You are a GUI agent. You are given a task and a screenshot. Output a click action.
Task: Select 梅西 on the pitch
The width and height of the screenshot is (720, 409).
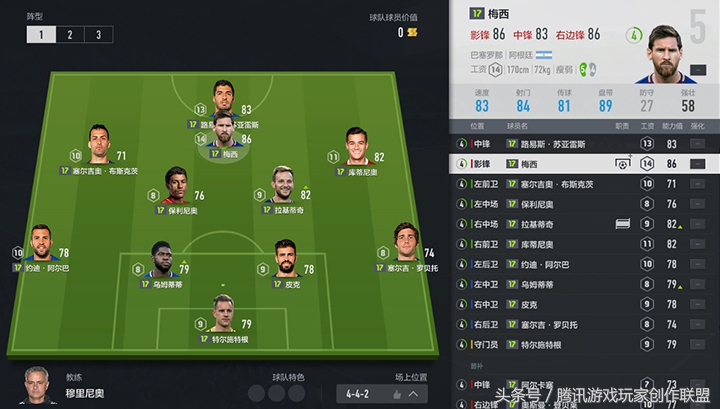[x=224, y=133]
